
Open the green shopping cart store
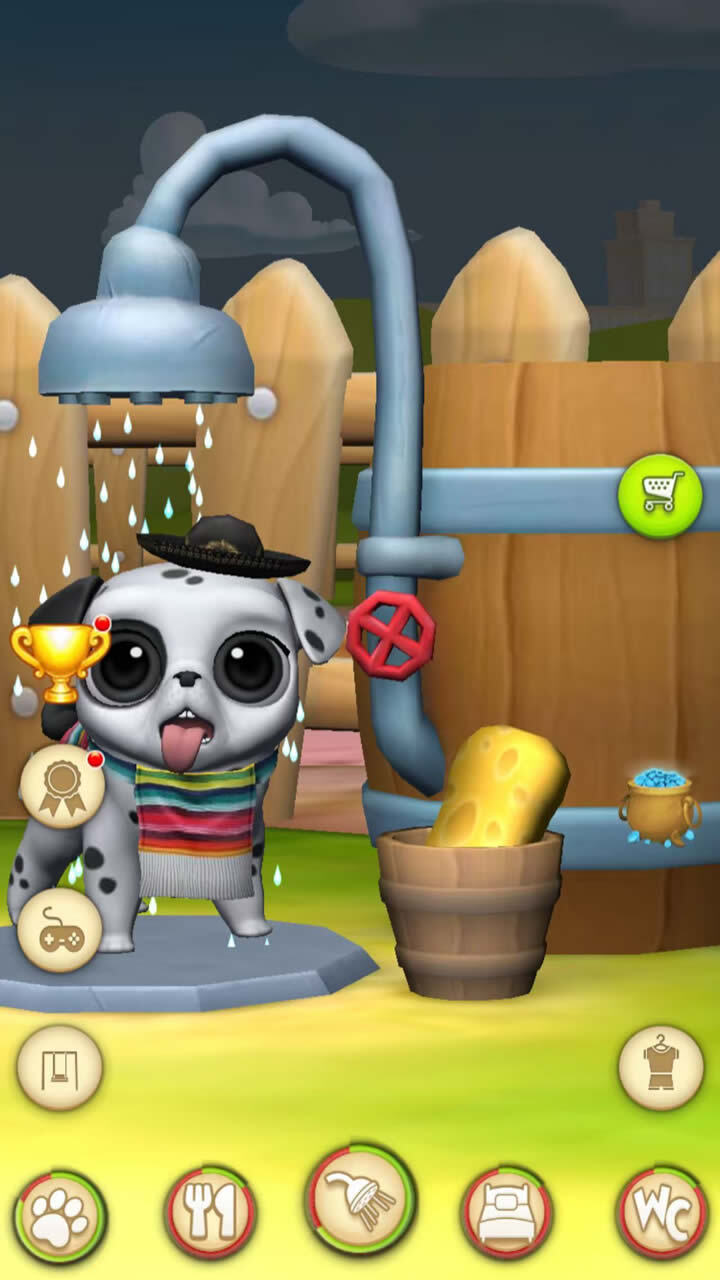tap(660, 496)
